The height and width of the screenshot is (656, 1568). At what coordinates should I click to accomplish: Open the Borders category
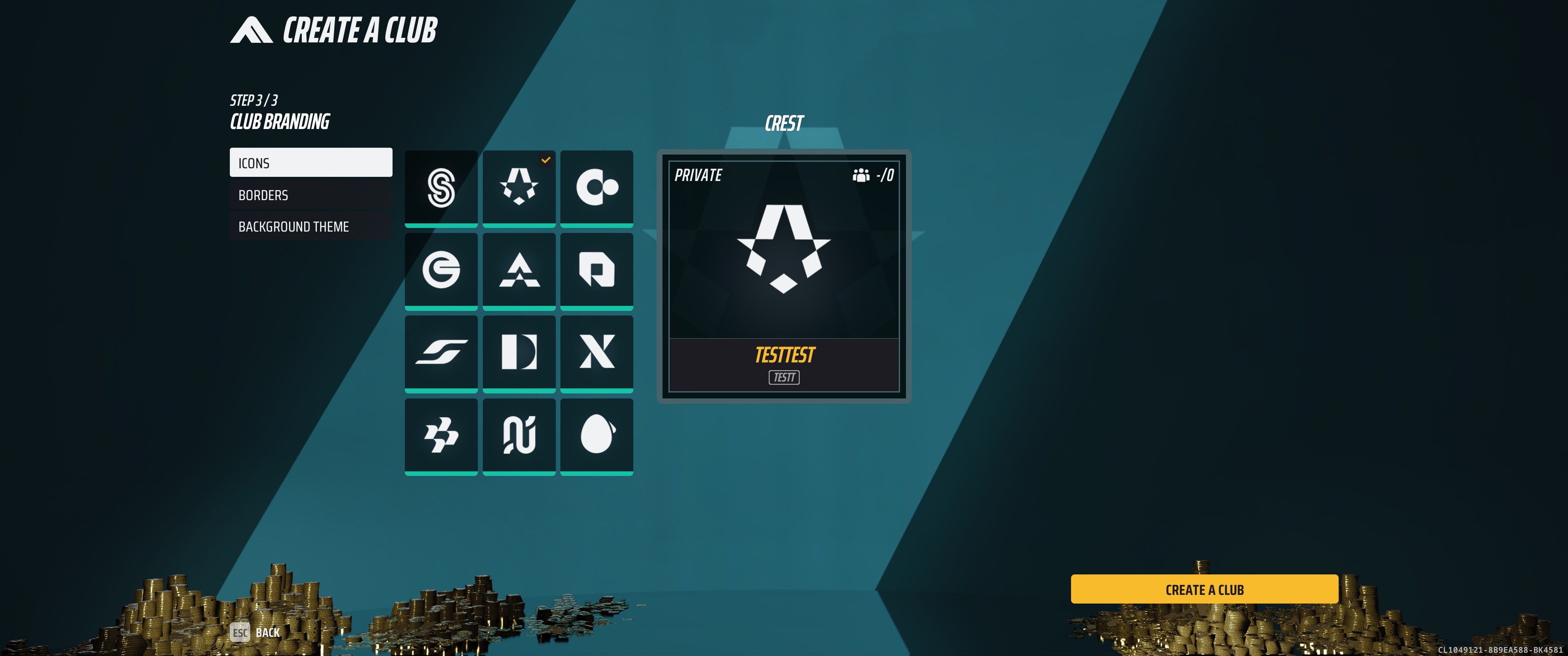(310, 195)
